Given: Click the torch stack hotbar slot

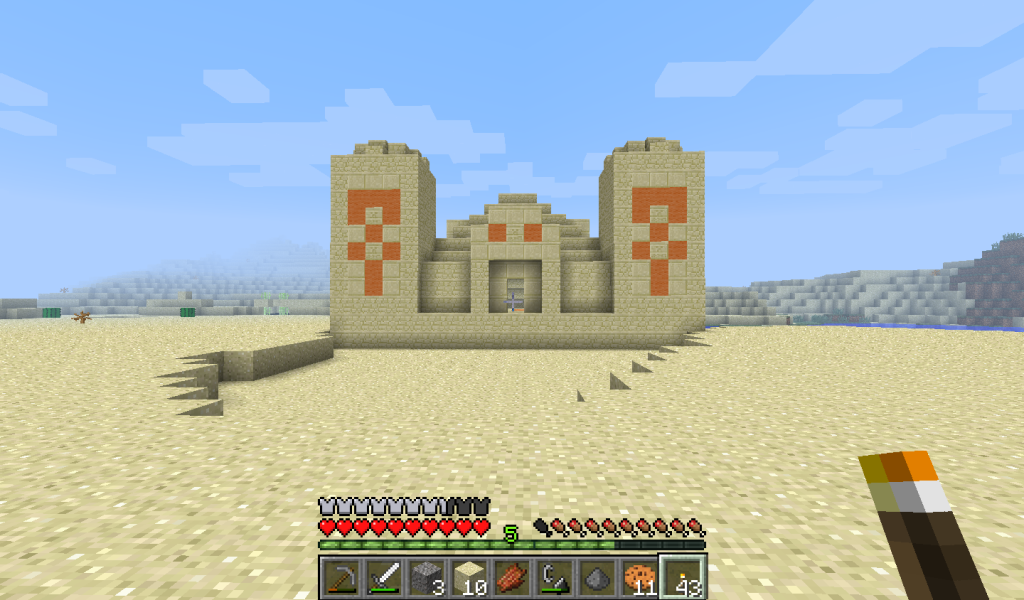Looking at the screenshot, I should click(x=684, y=577).
